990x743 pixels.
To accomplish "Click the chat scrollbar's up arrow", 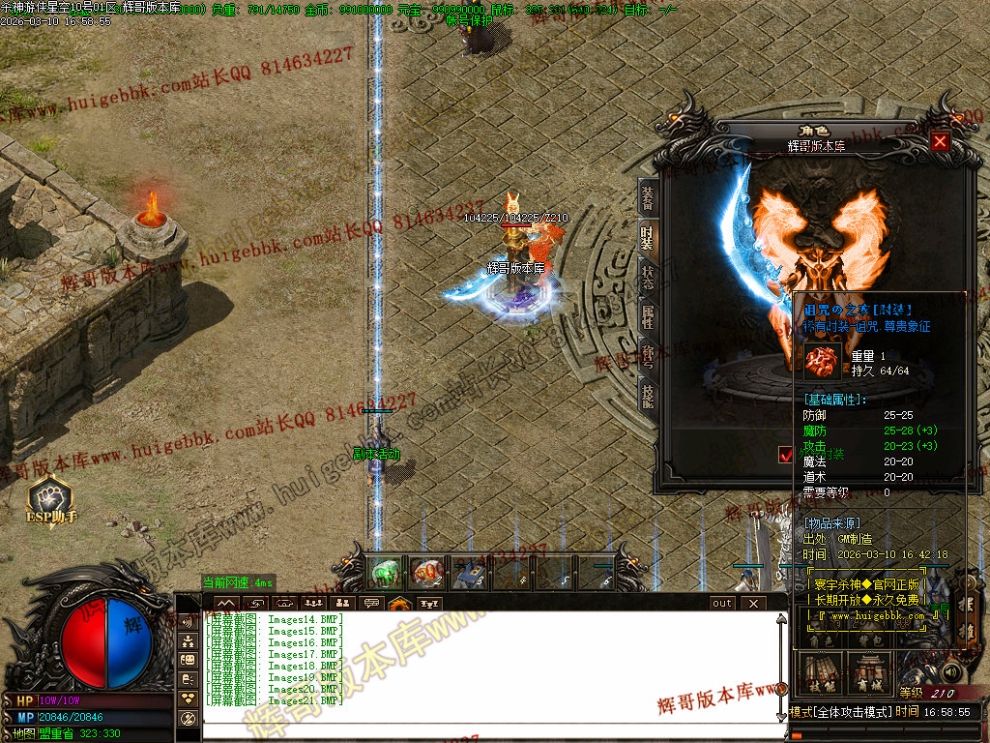I will [x=781, y=621].
